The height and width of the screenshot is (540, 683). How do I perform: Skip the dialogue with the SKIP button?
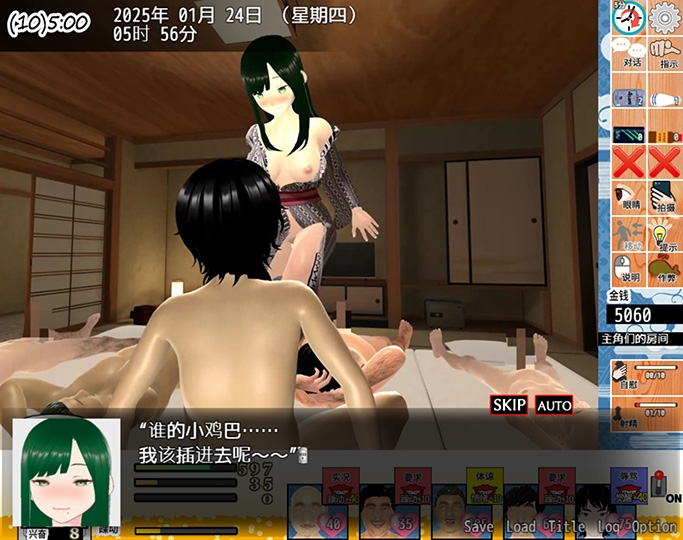point(509,405)
